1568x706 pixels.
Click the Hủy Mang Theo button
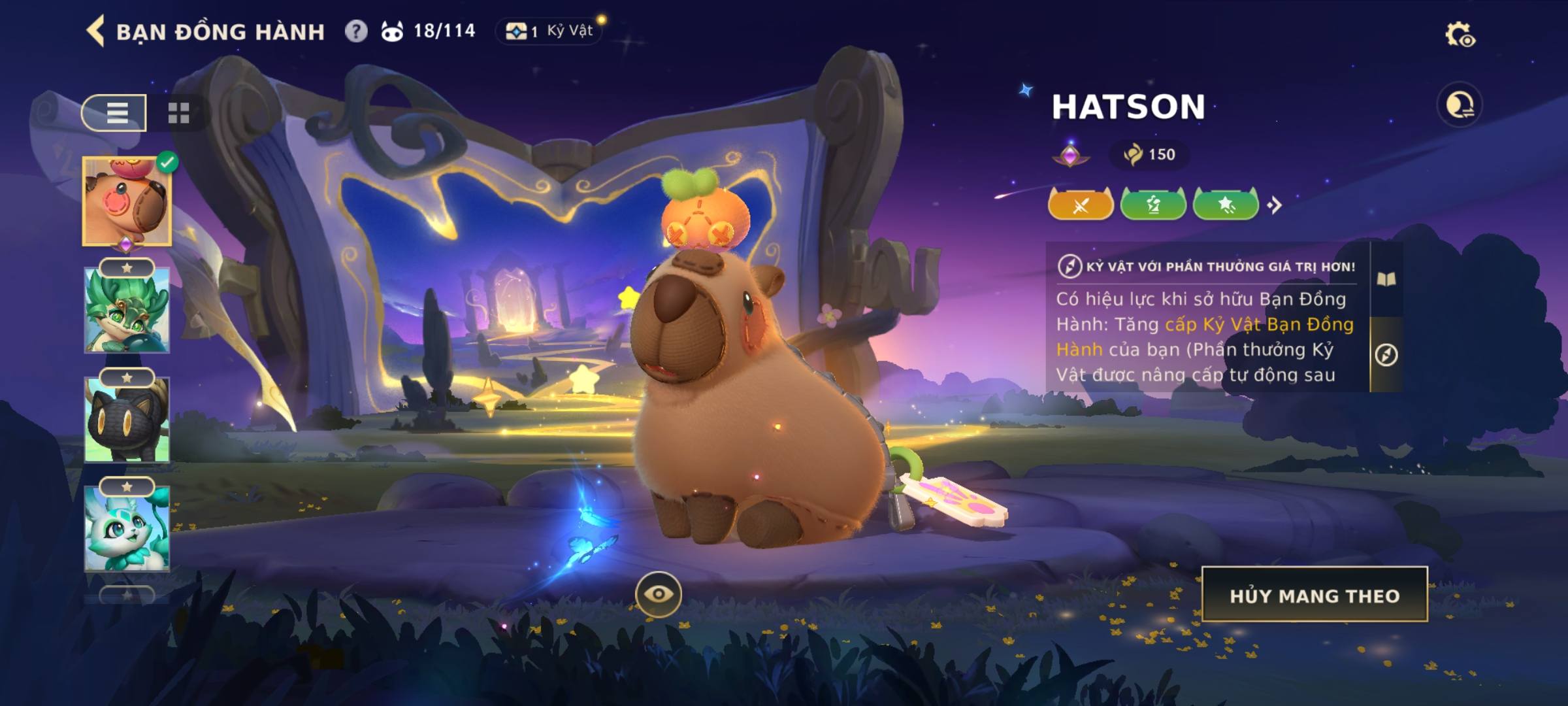[x=1315, y=595]
